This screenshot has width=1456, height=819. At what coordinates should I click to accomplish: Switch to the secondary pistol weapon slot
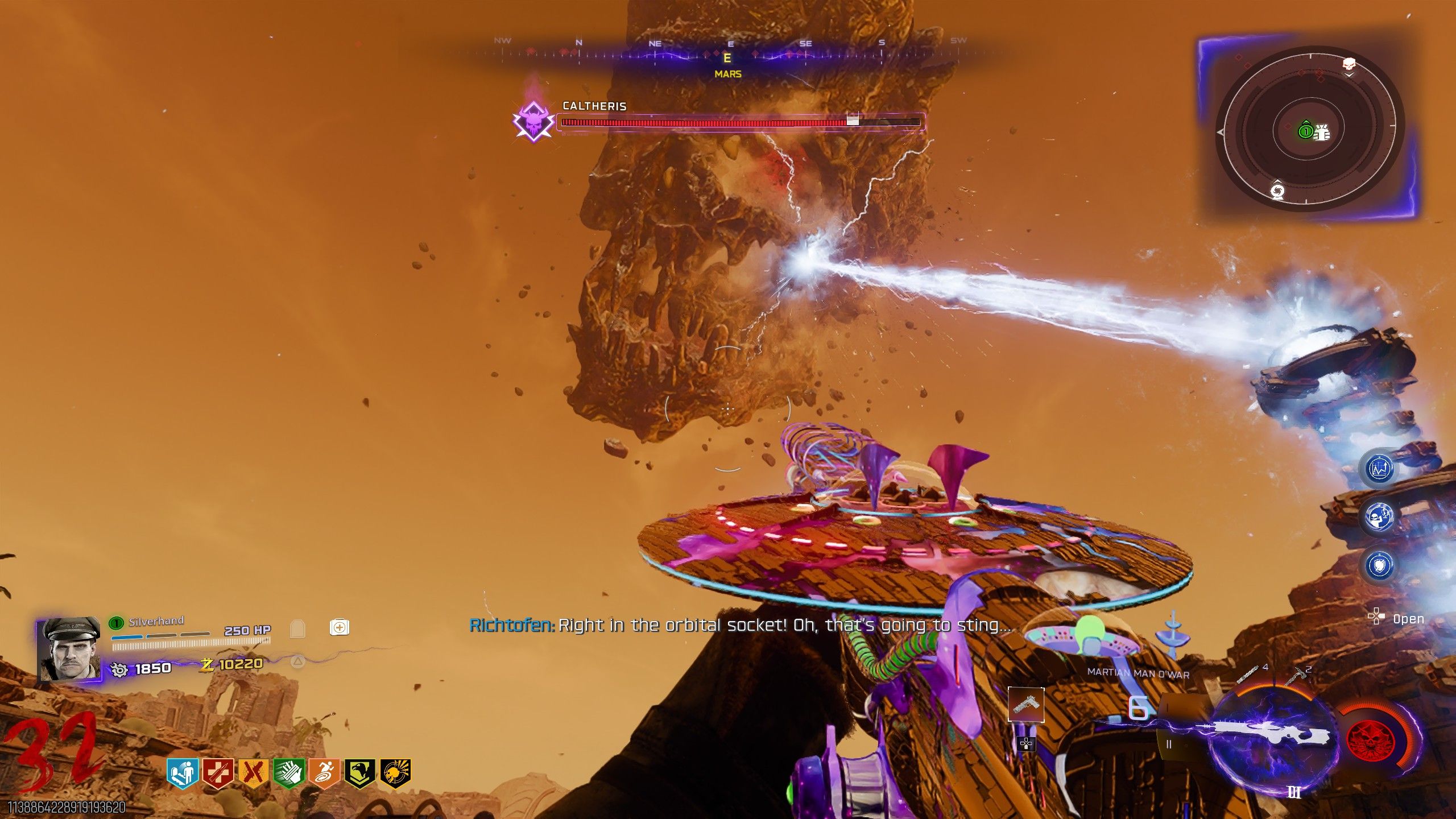coord(1026,705)
